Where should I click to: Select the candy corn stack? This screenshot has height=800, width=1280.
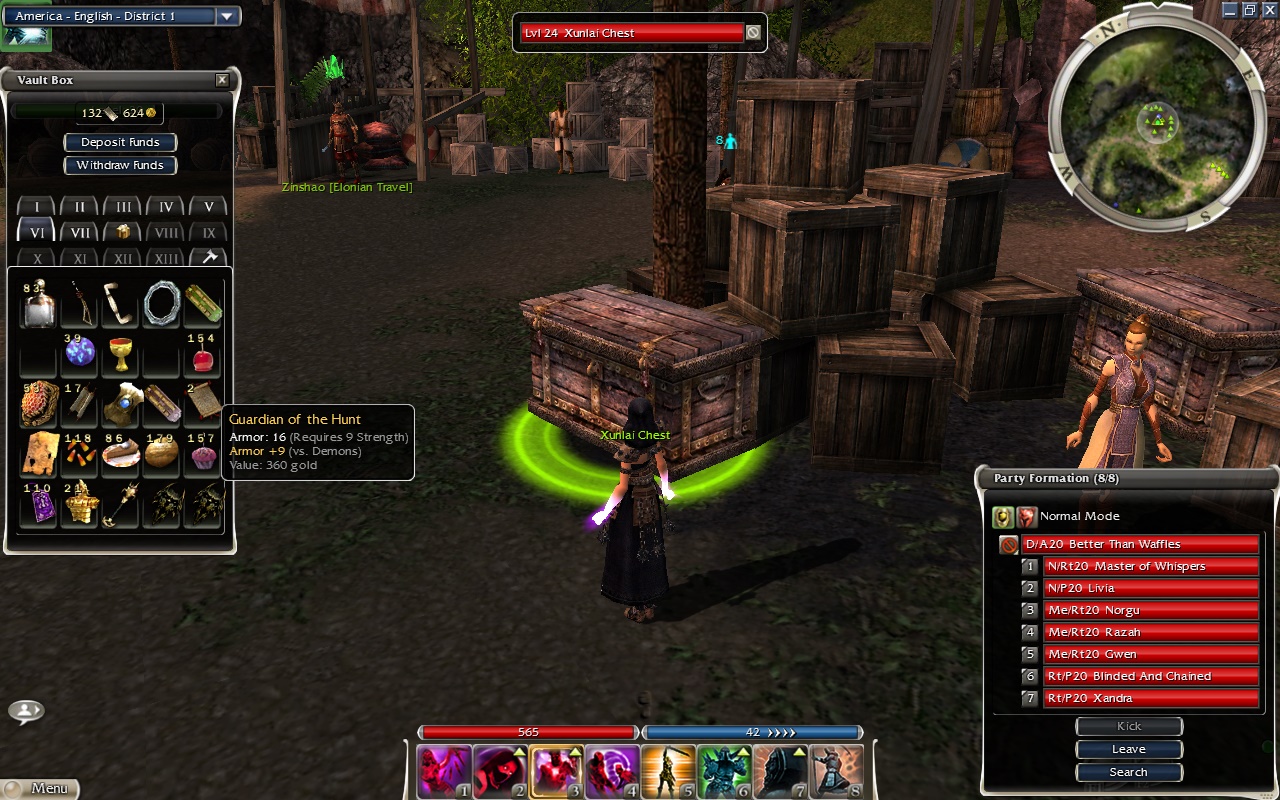point(80,455)
